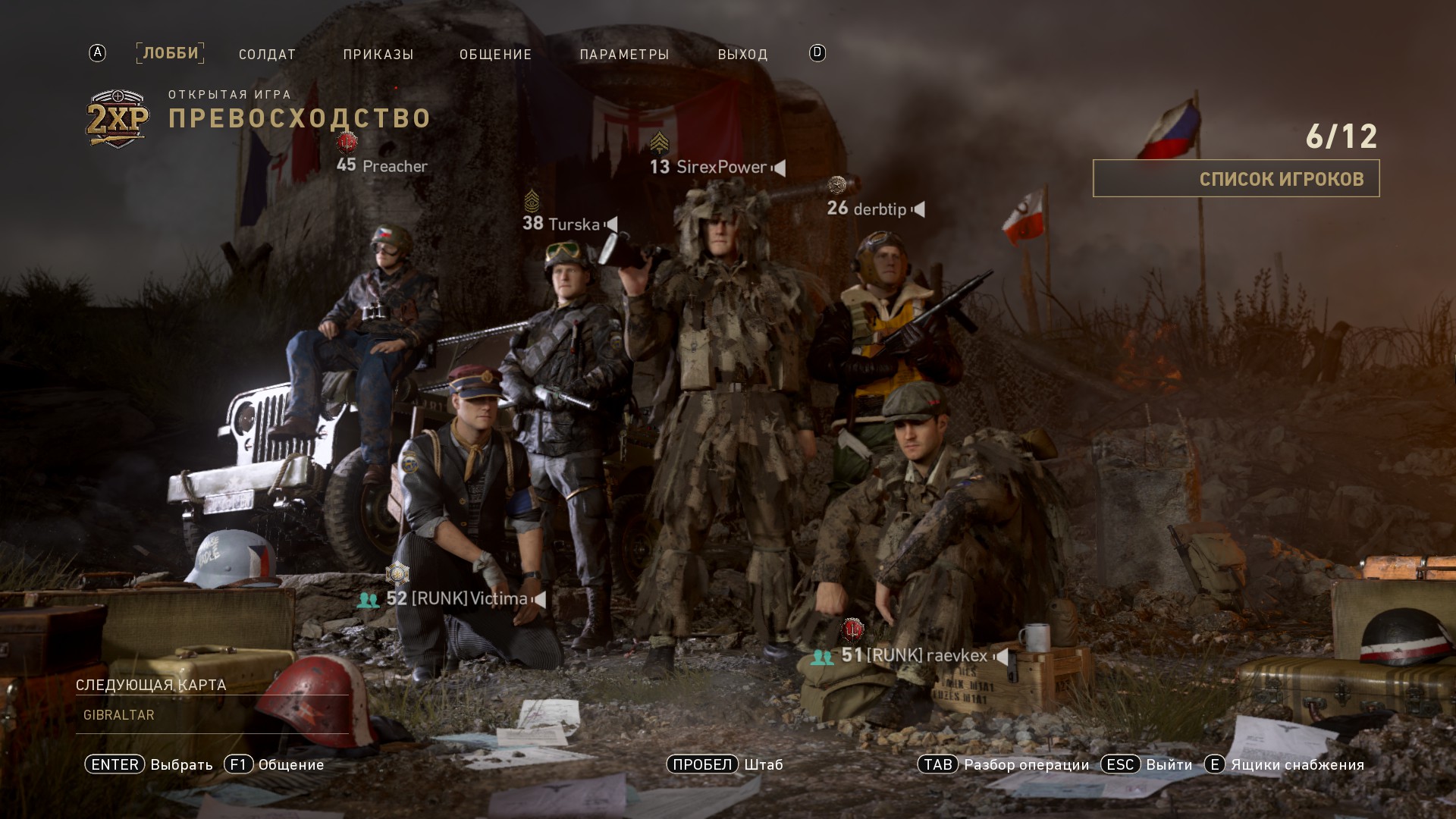Click the GIBRALTAR next map label
The image size is (1456, 819).
(118, 714)
